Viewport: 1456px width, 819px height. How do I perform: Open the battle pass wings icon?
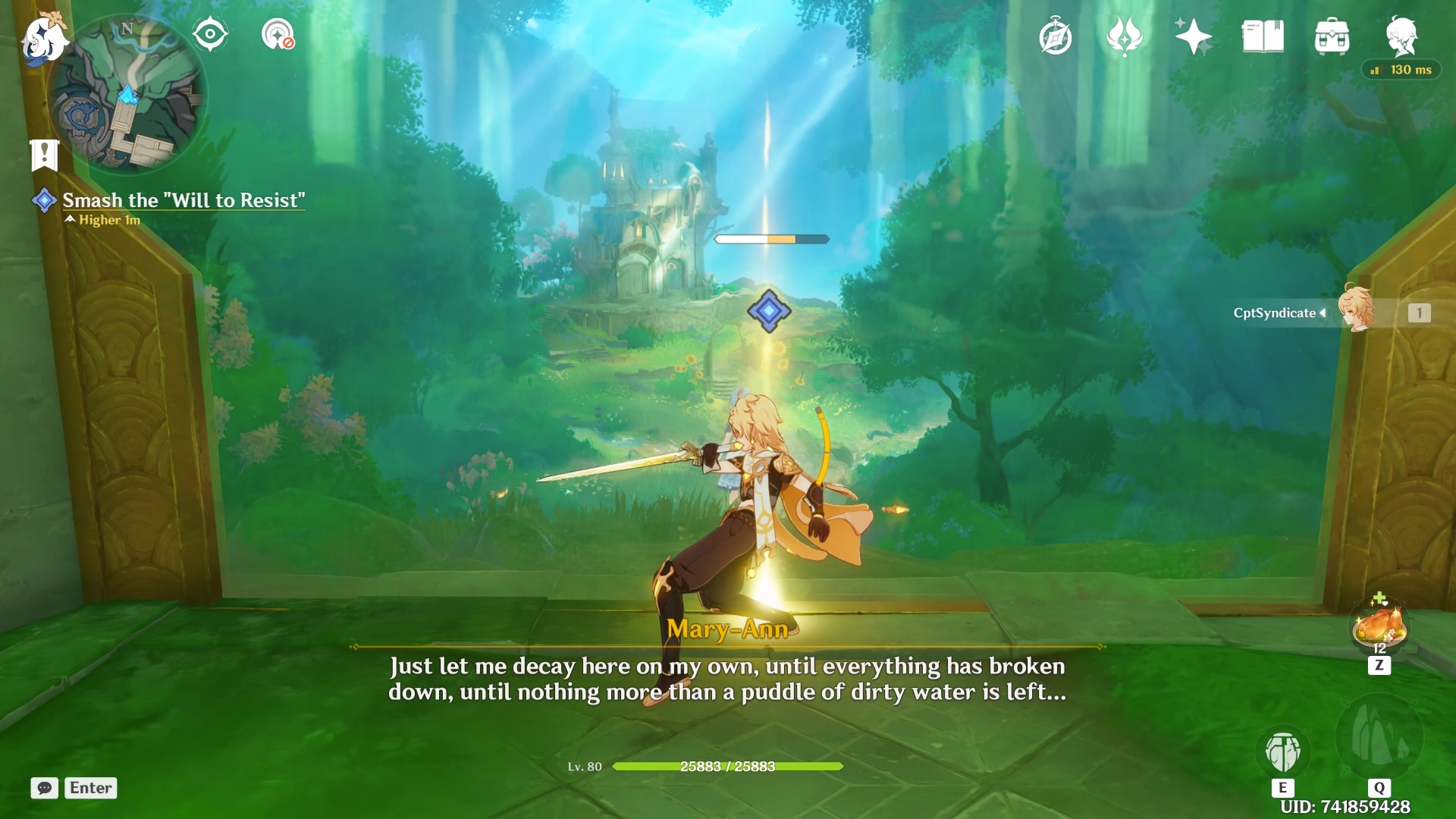click(x=1124, y=36)
